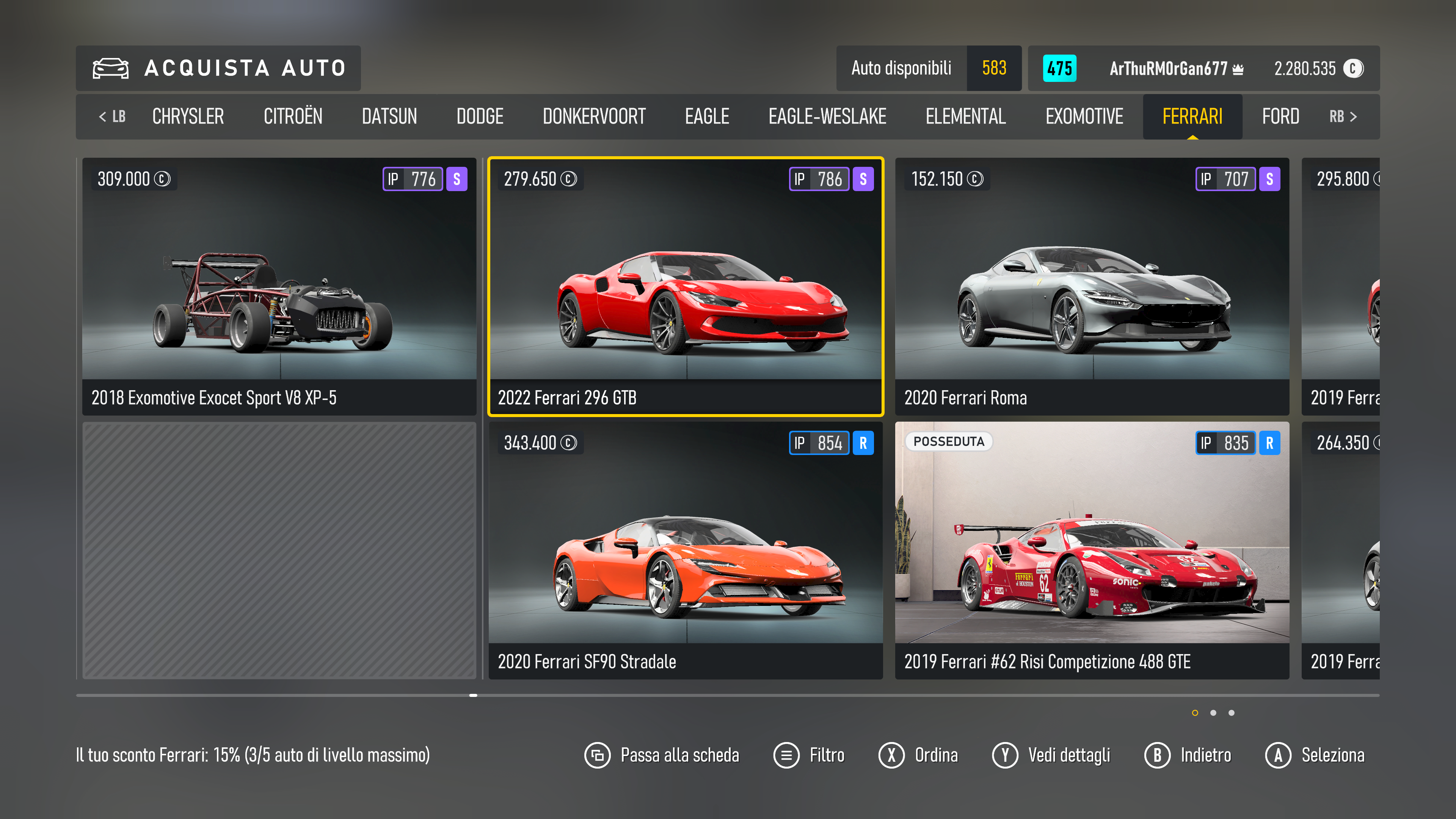1456x819 pixels.
Task: Open the Exomotive manufacturer tab
Action: tap(1084, 116)
